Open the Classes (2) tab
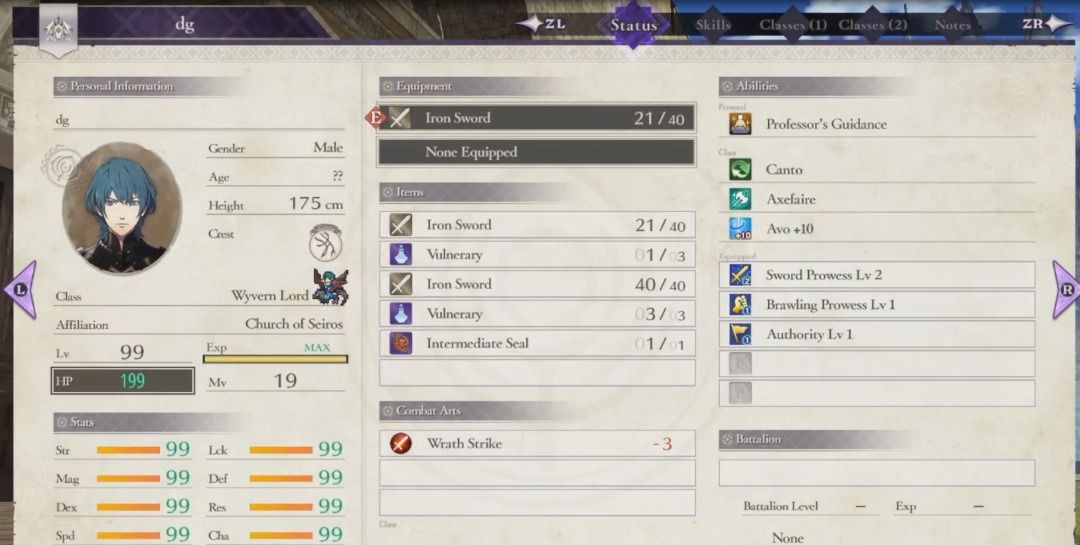1080x545 pixels. (x=872, y=25)
